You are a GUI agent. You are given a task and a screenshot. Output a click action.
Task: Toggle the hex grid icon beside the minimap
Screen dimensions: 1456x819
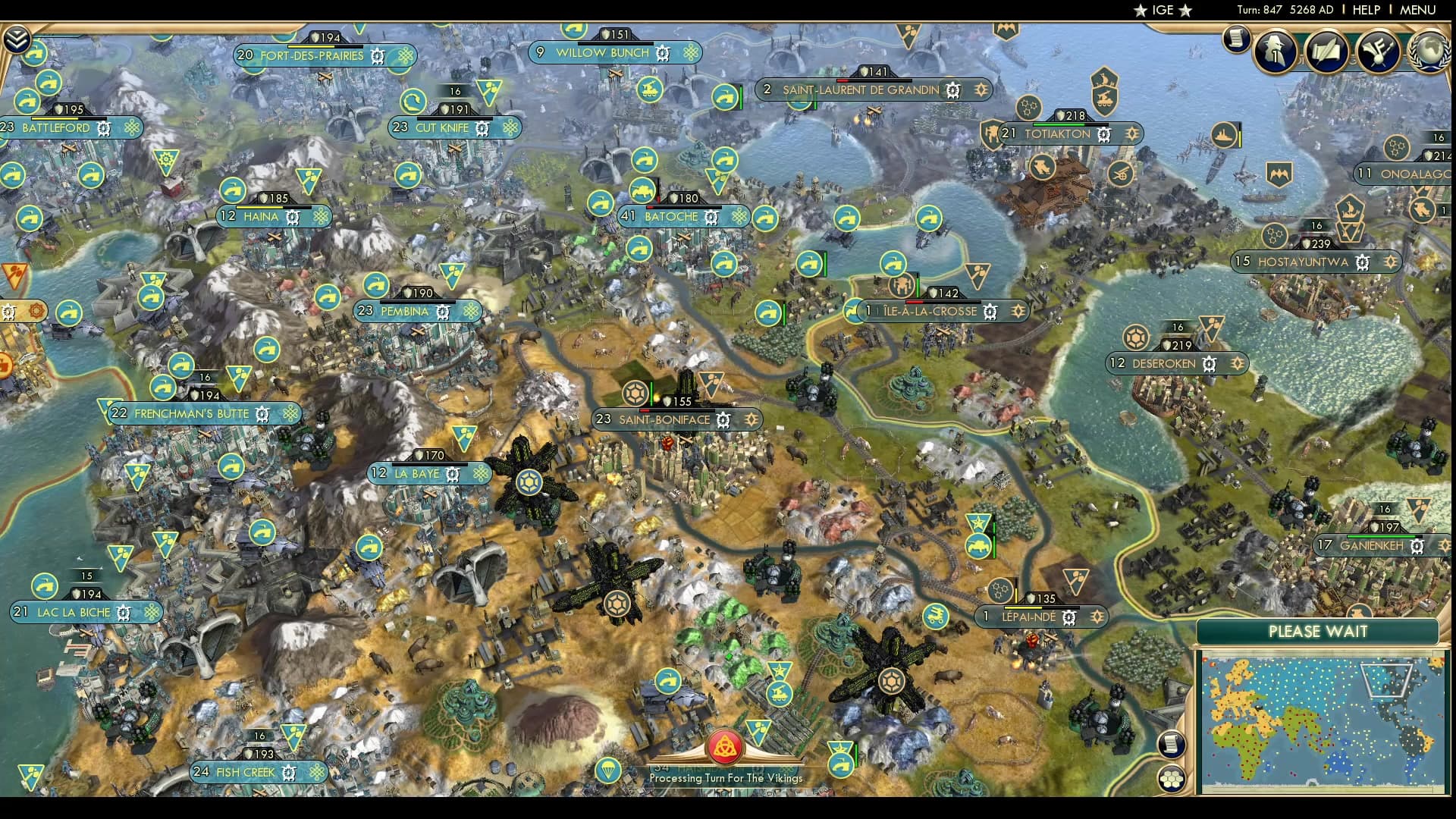1172,780
